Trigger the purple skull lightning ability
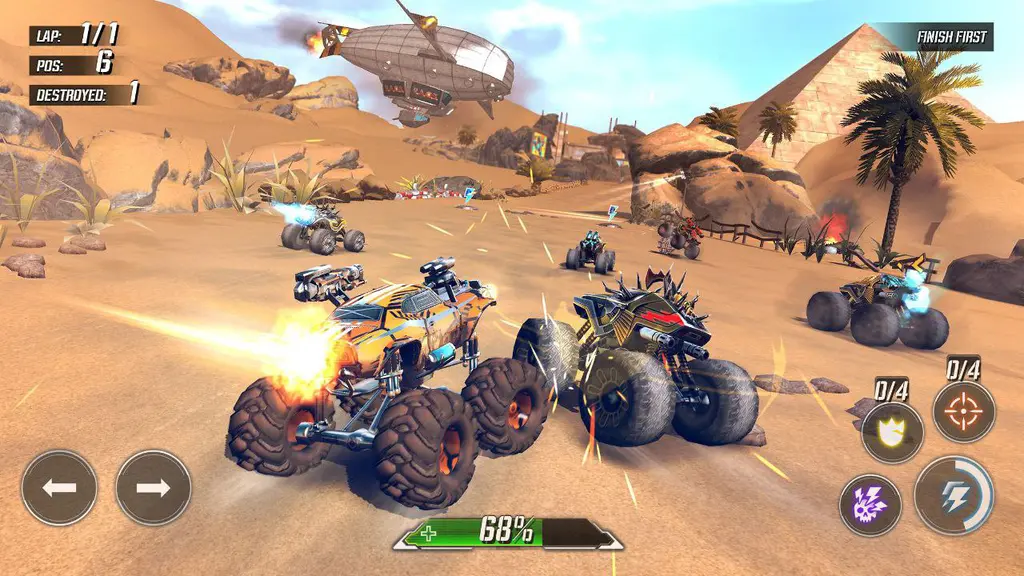The image size is (1024, 576). pyautogui.click(x=870, y=505)
